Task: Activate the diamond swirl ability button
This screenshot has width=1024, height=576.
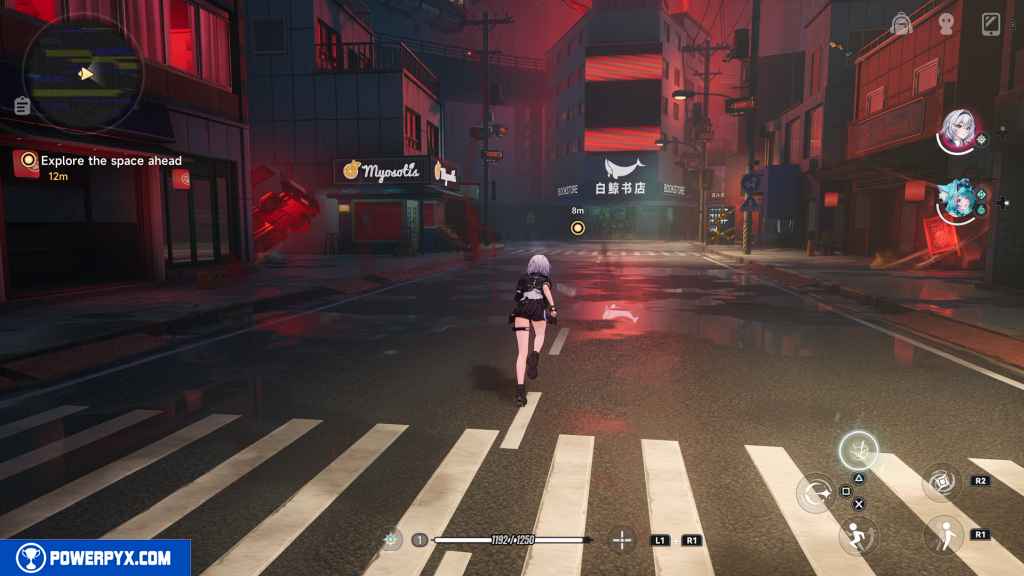Action: [941, 482]
